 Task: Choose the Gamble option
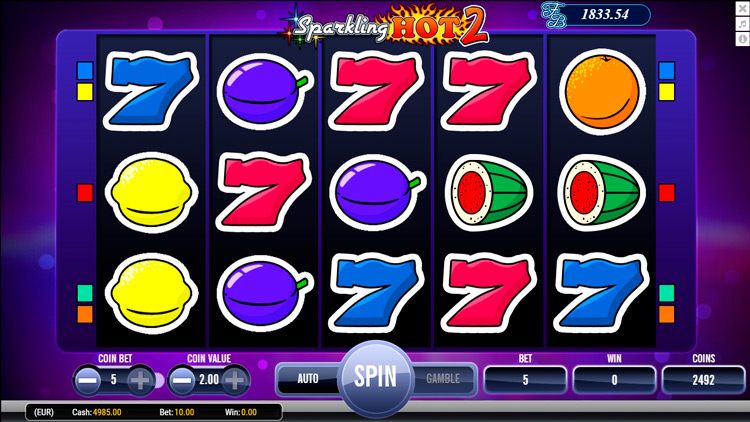click(x=443, y=379)
